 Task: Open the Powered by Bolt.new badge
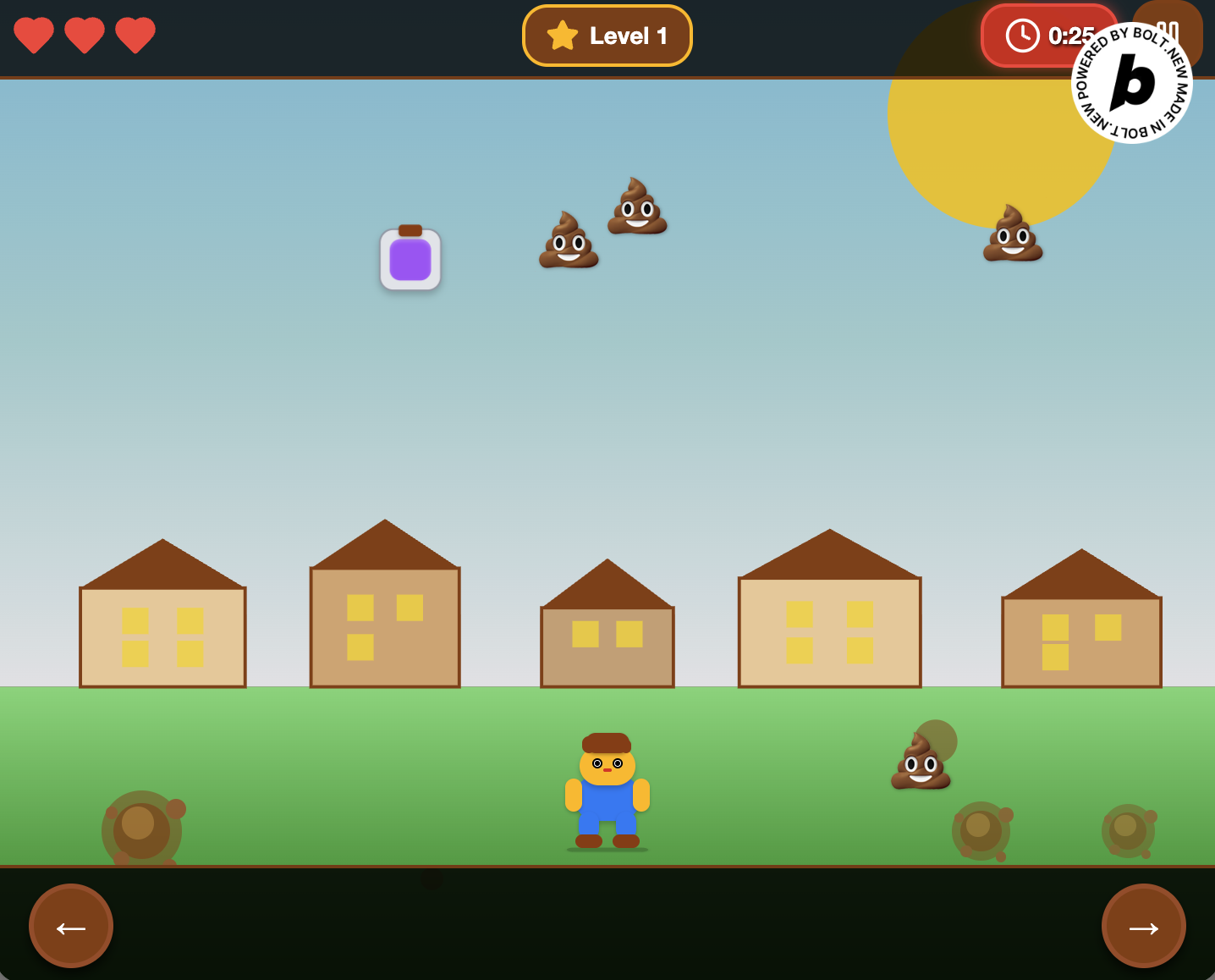(1131, 83)
